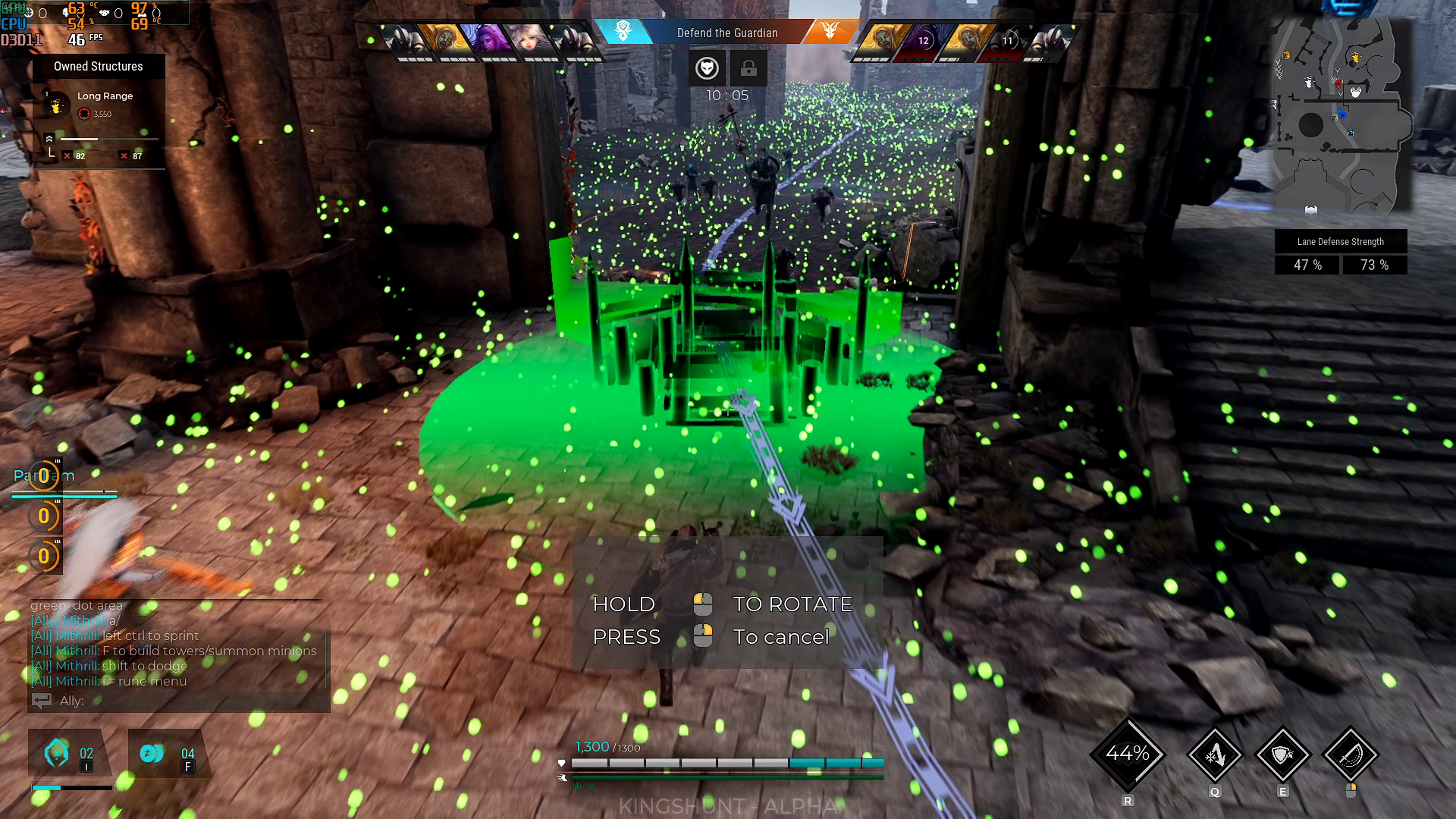Click the minimap
The image size is (1456, 819).
pyautogui.click(x=1340, y=115)
